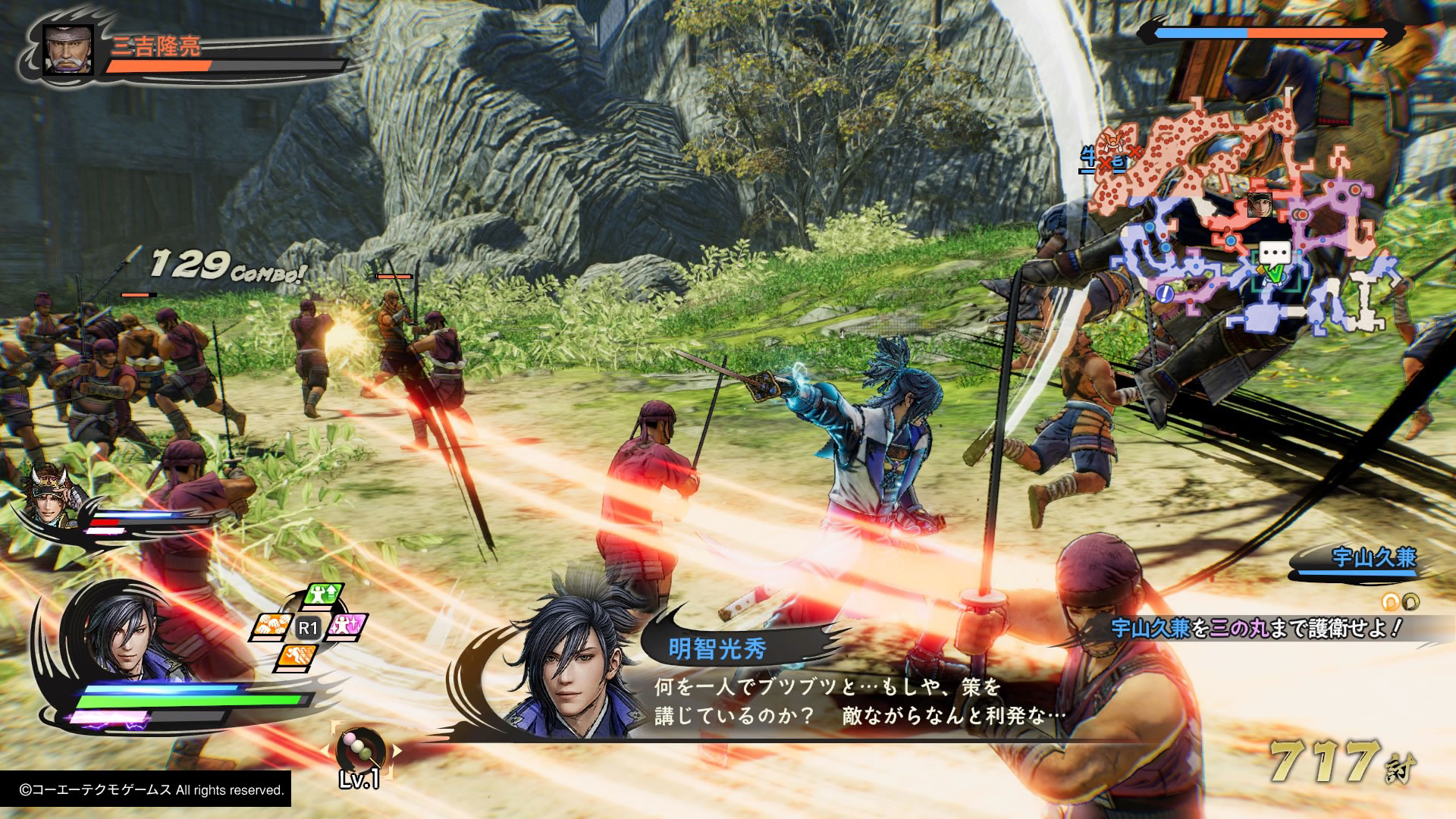
Task: Use the orange flurry-of-fists skill
Action: coord(270,626)
